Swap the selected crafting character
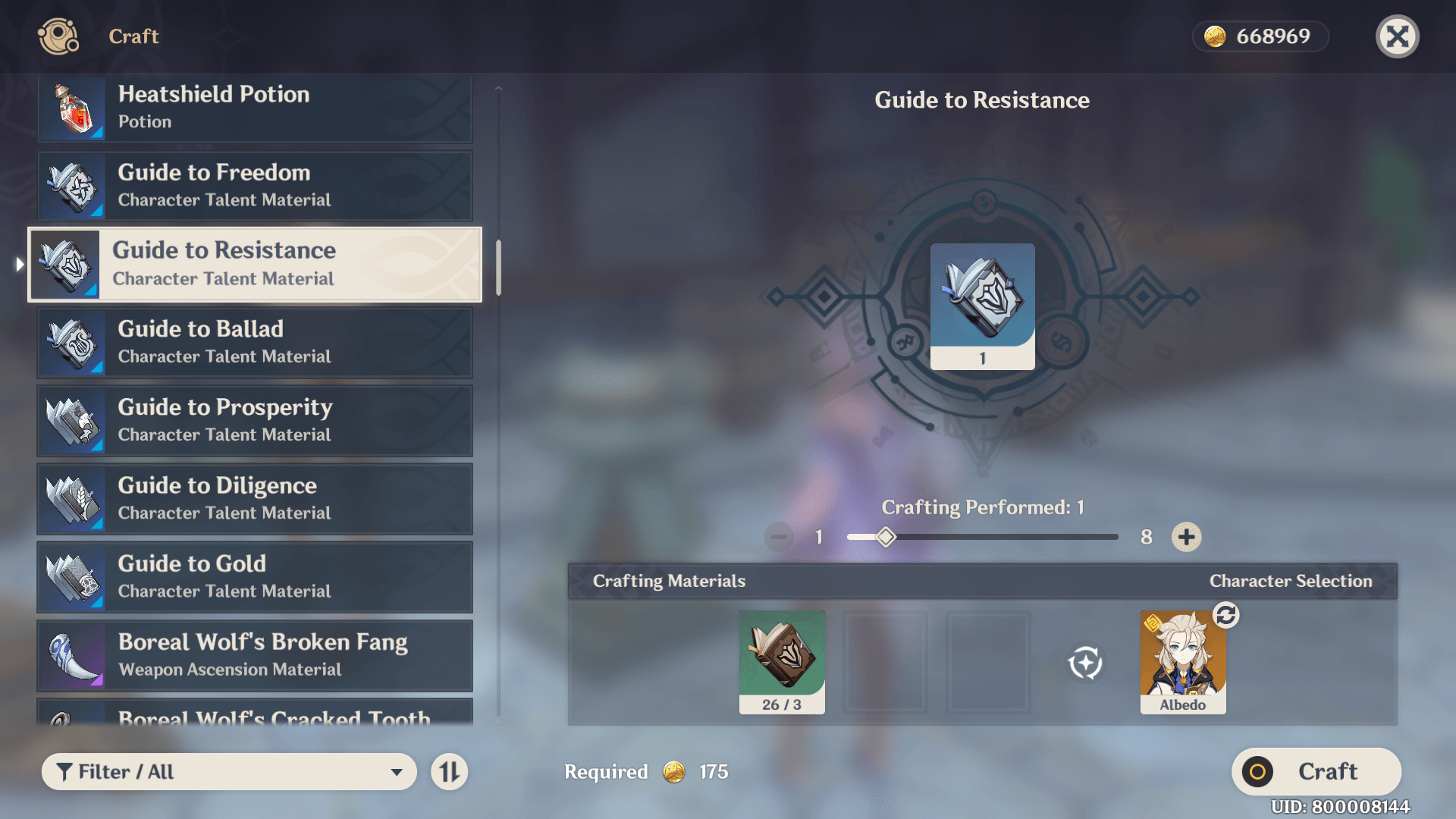Viewport: 1456px width, 819px height. [1226, 615]
